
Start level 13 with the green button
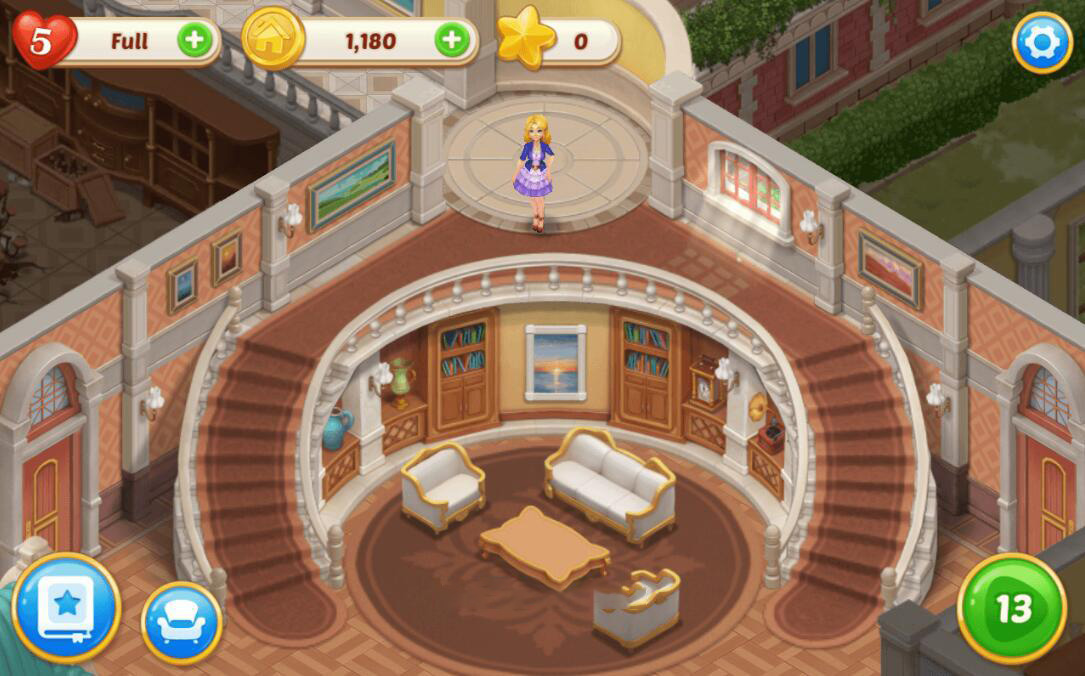pos(1011,607)
